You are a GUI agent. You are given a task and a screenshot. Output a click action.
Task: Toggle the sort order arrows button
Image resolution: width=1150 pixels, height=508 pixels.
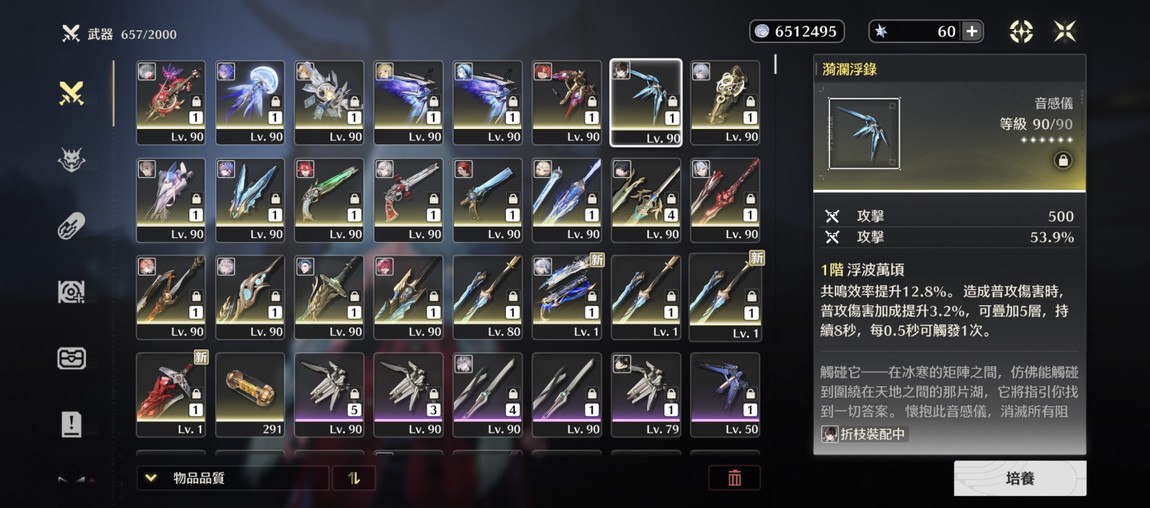pos(353,478)
